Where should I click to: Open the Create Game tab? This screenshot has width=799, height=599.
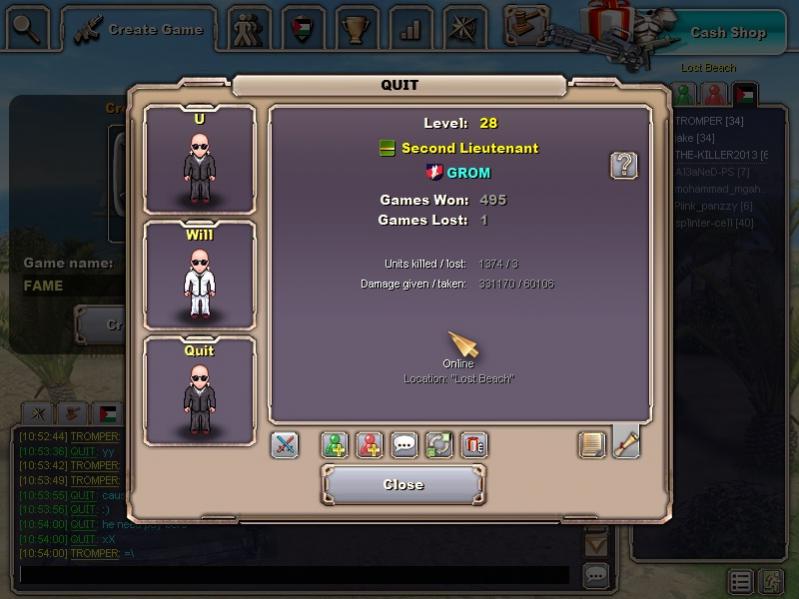coord(140,30)
